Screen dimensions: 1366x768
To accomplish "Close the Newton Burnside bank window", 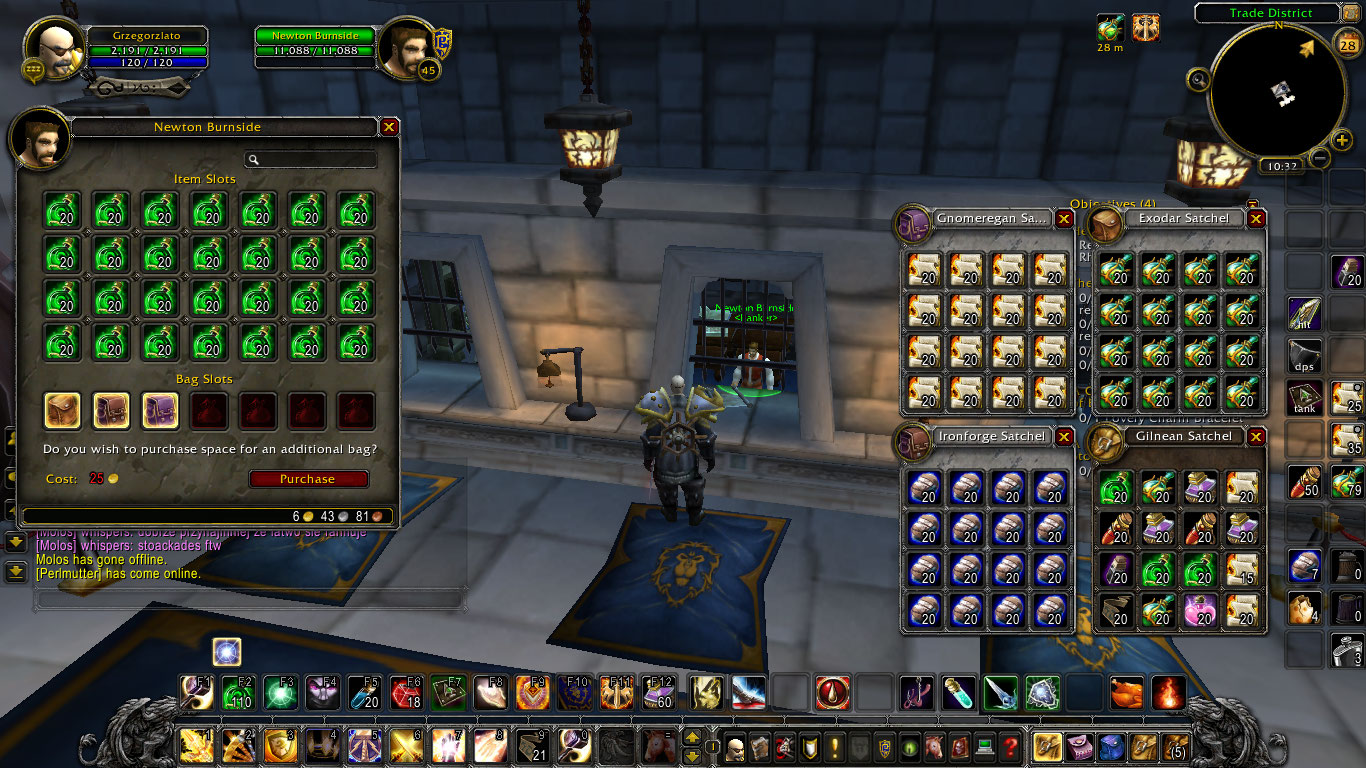I will click(x=389, y=127).
